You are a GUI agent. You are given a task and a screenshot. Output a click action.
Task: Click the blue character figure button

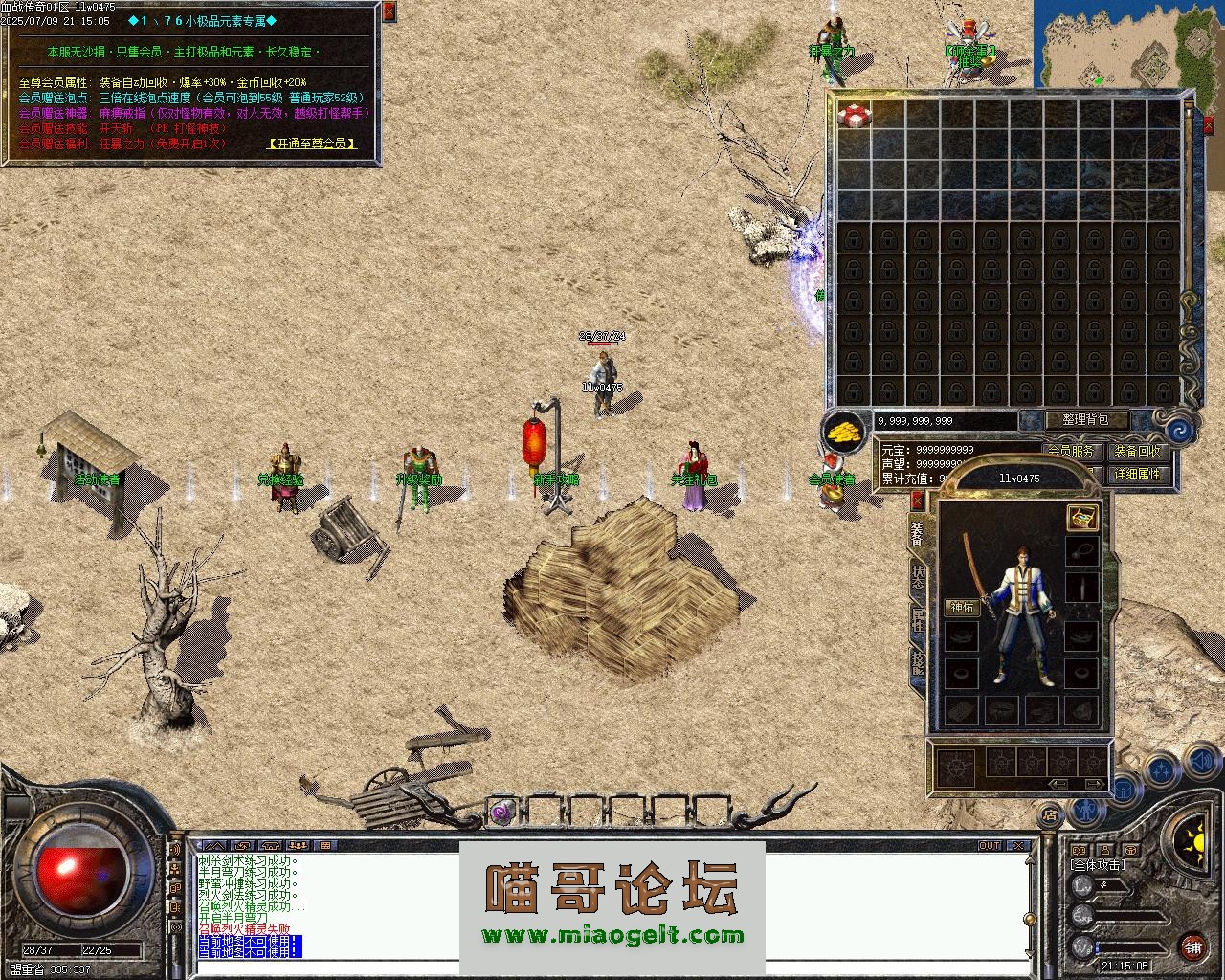[1084, 811]
